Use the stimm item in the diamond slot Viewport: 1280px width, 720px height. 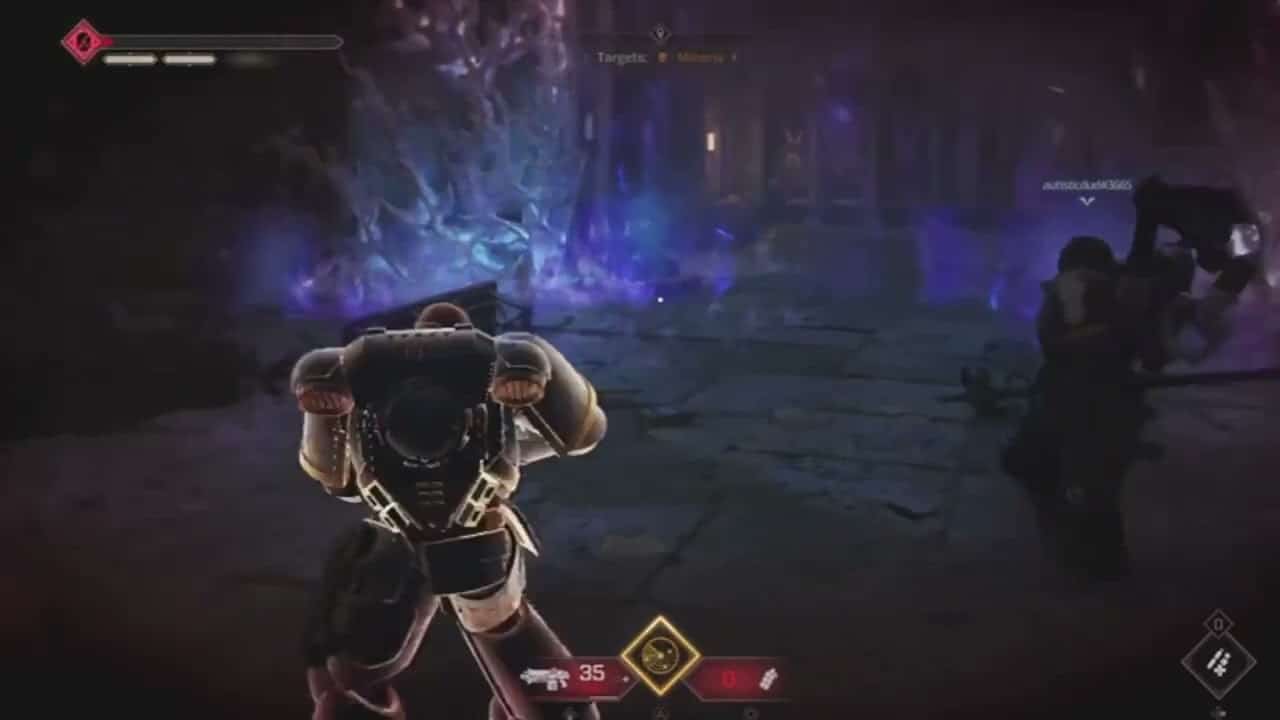point(1218,662)
